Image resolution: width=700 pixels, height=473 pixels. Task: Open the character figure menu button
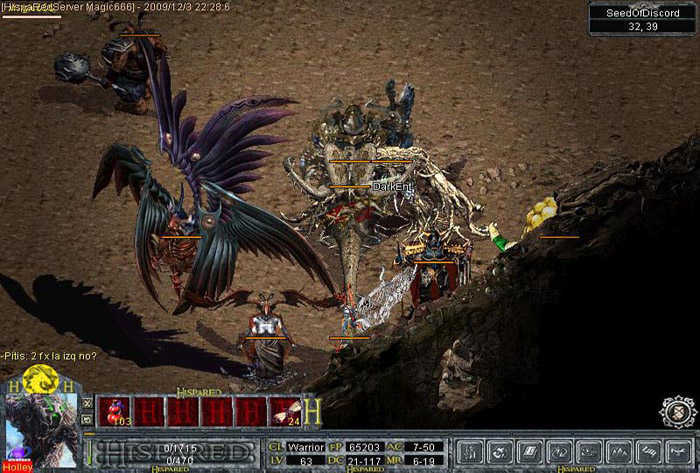(472, 451)
